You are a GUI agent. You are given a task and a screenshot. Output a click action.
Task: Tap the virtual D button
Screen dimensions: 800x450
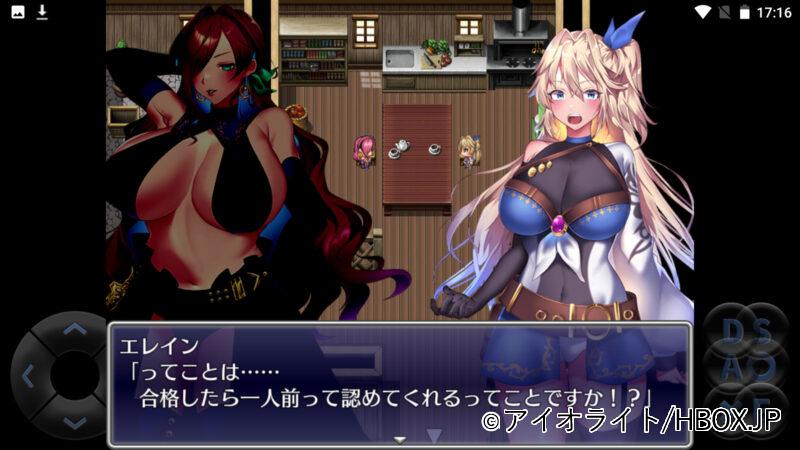[x=733, y=330]
